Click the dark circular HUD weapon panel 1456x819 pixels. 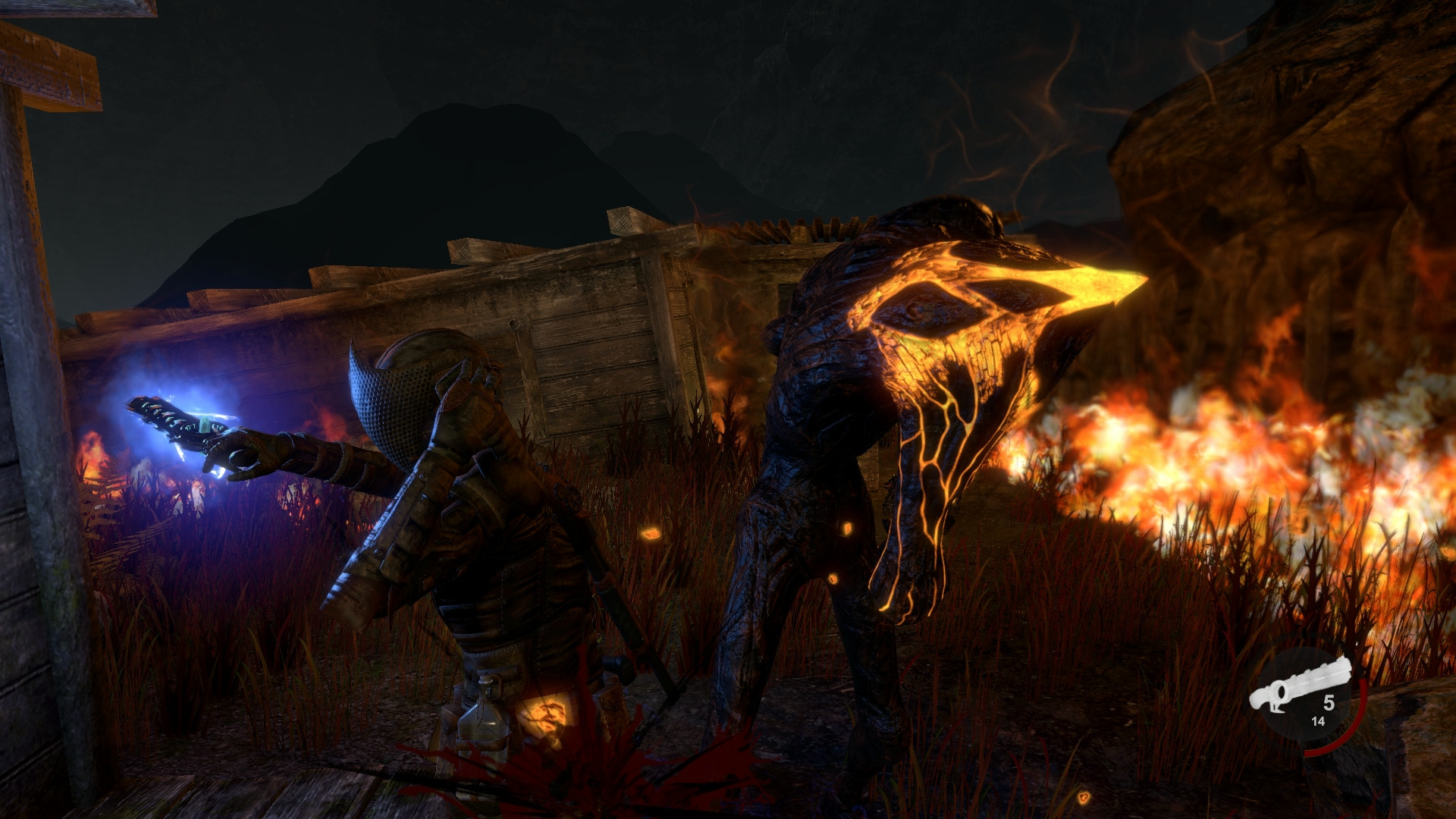pos(1304,693)
